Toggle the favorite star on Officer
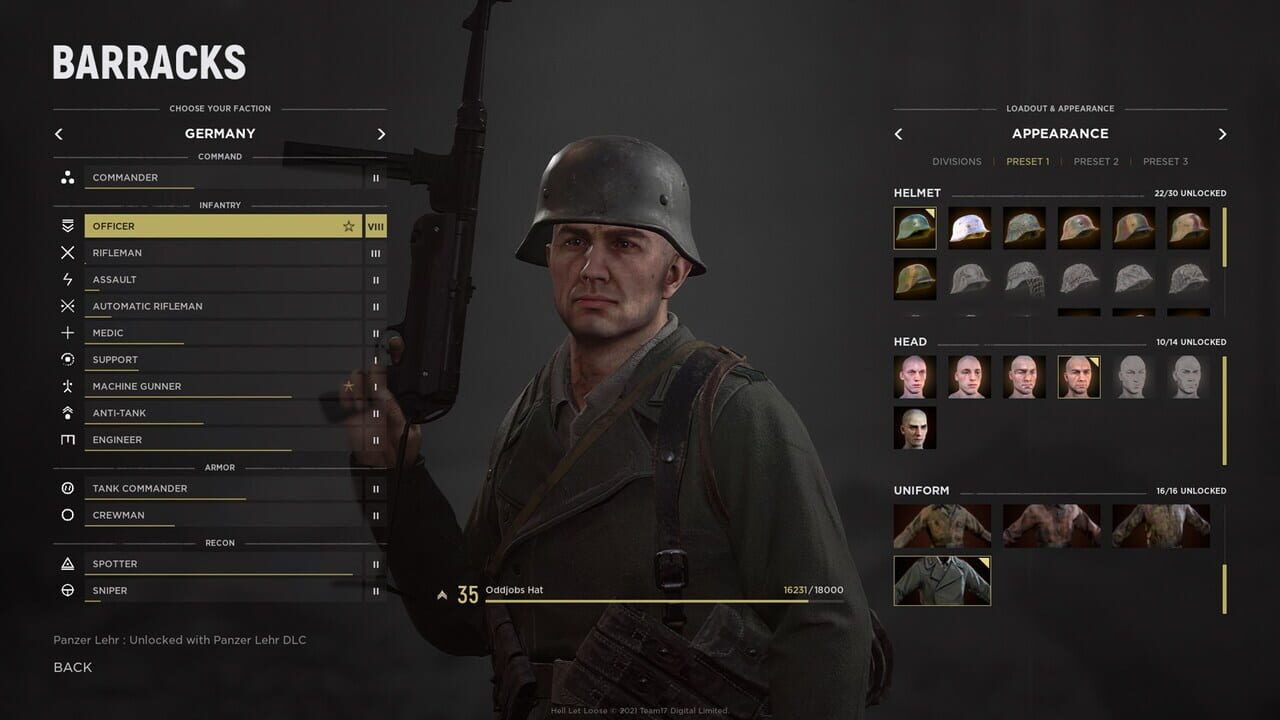The width and height of the screenshot is (1280, 720). point(348,226)
